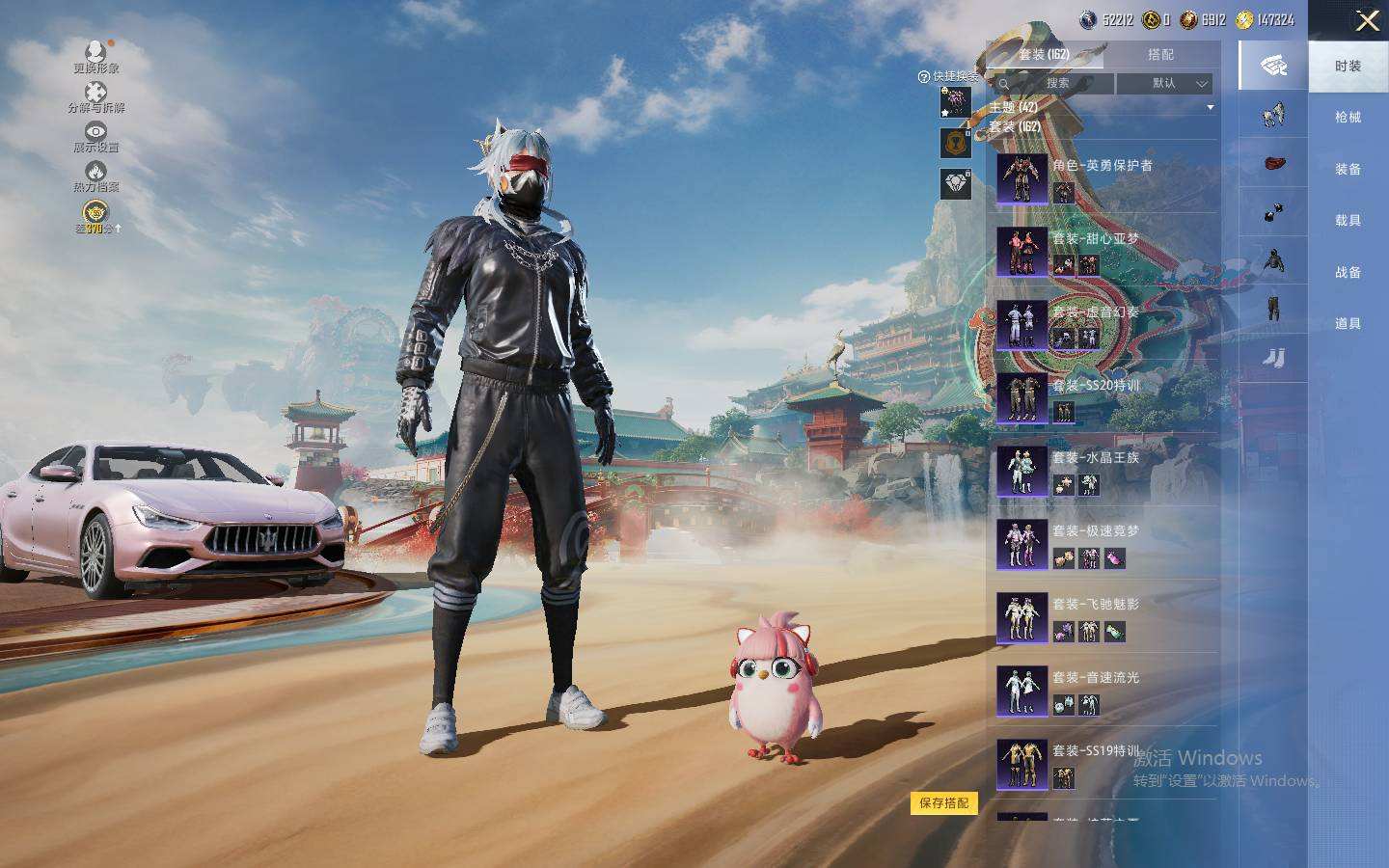This screenshot has width=1389, height=868.
Task: Switch to the 装备 equipment category
Action: pyautogui.click(x=1348, y=169)
